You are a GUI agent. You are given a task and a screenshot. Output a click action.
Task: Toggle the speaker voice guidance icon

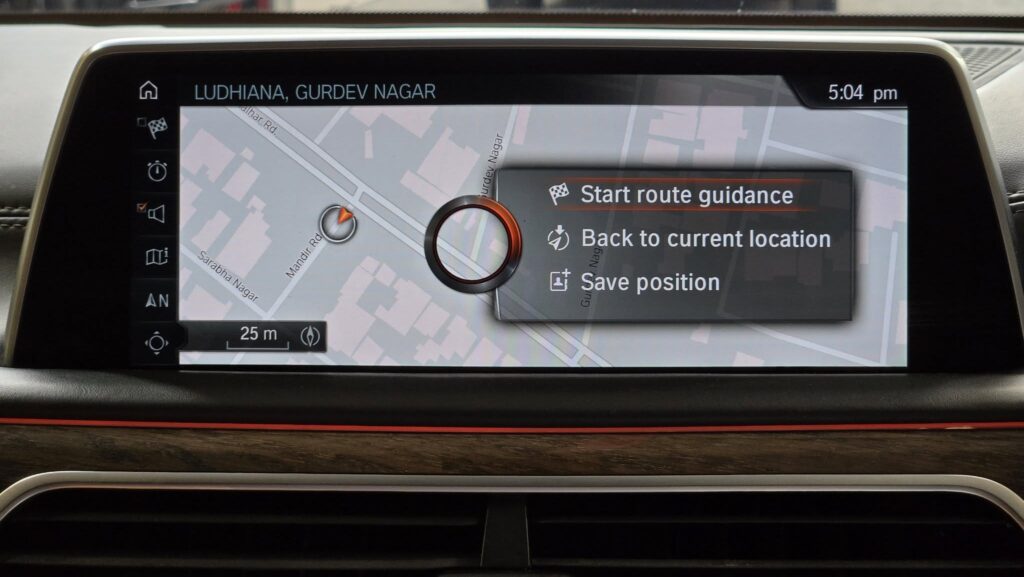click(156, 213)
